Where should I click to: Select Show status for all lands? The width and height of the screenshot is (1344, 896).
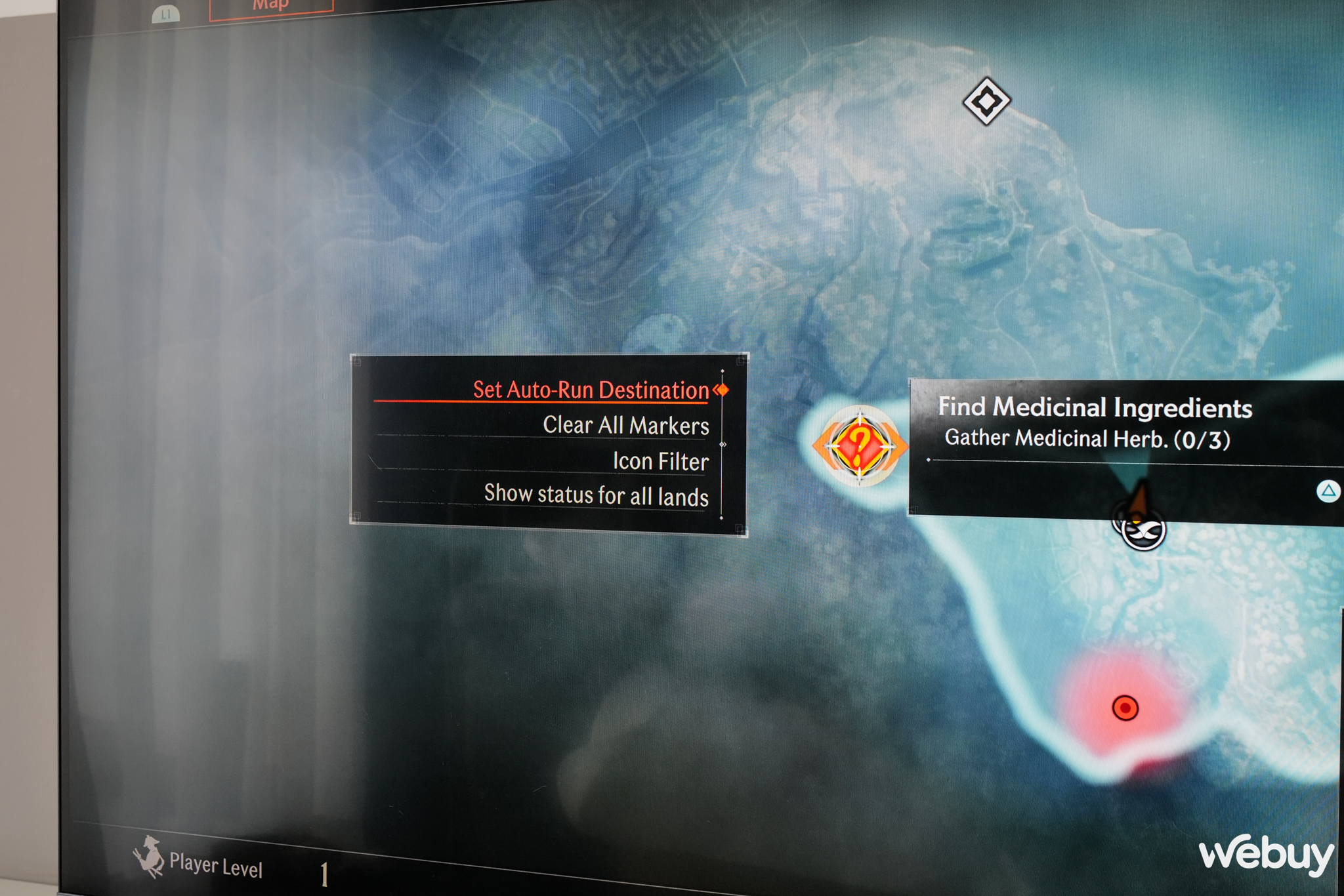pos(596,495)
